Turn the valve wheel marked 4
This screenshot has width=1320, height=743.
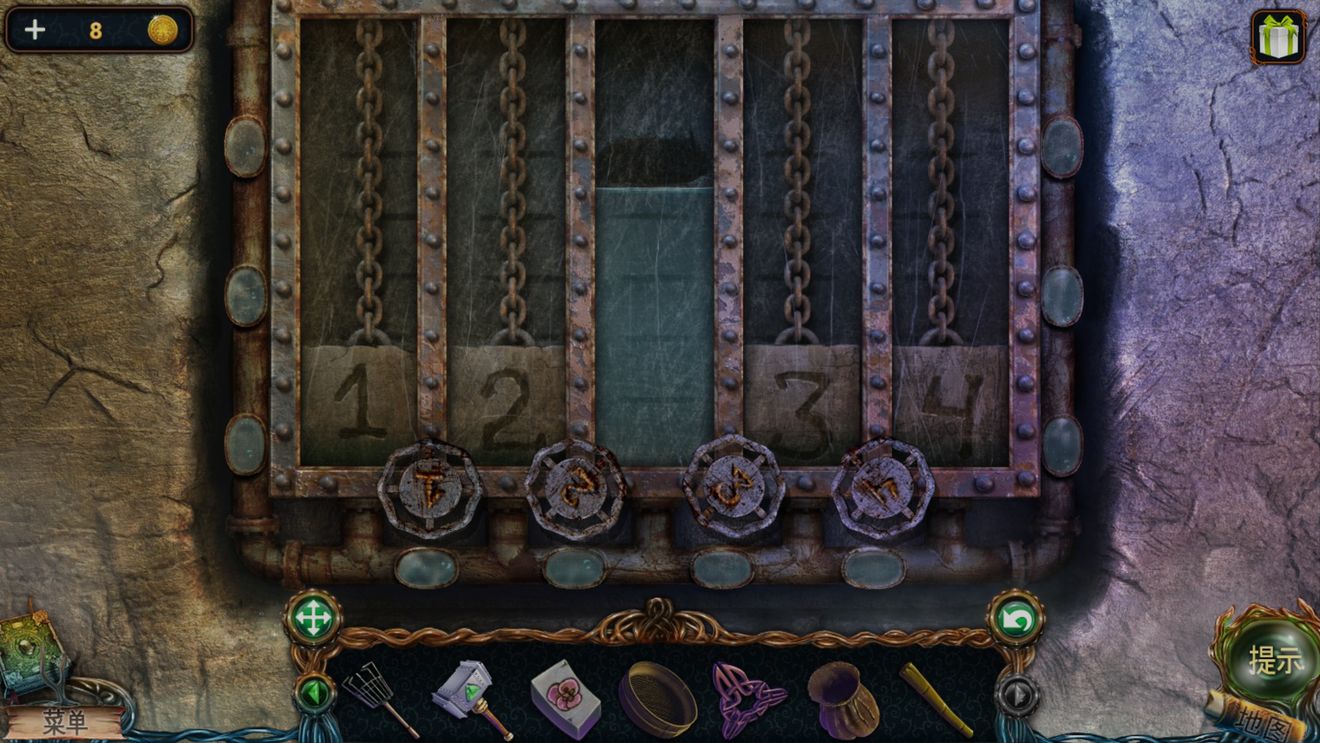click(x=882, y=488)
